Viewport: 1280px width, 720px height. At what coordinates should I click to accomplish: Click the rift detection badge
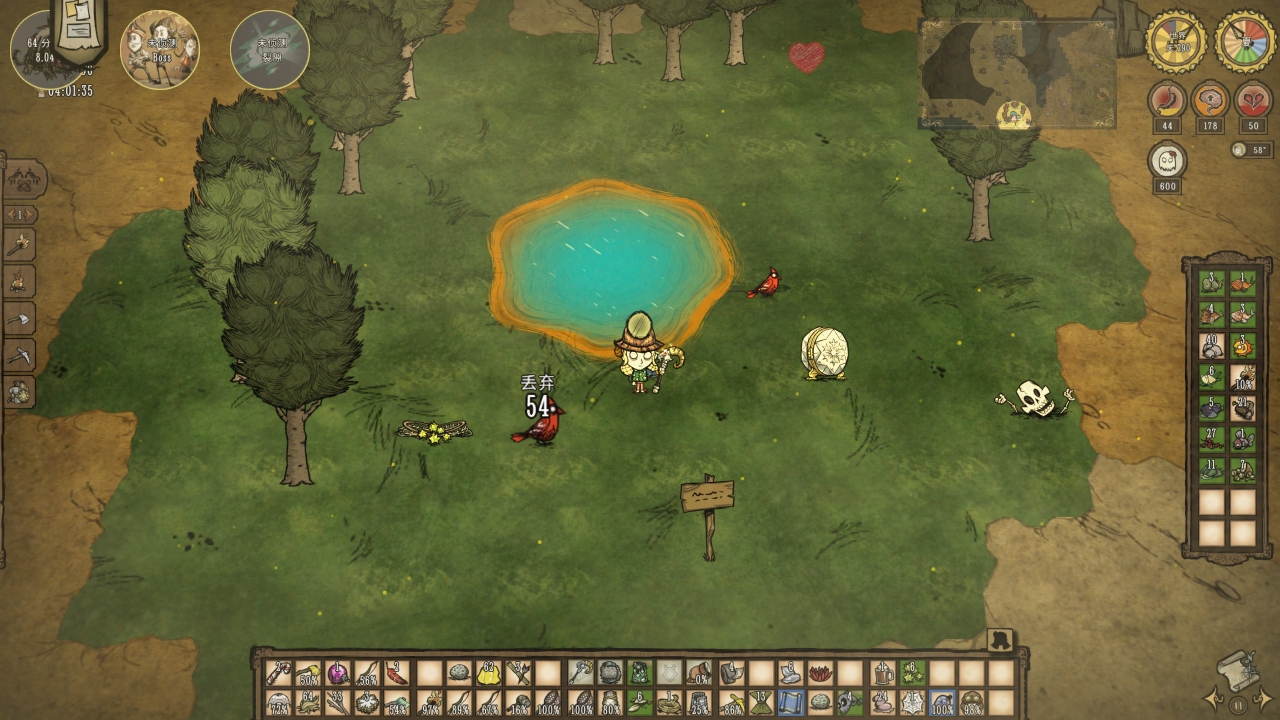269,49
